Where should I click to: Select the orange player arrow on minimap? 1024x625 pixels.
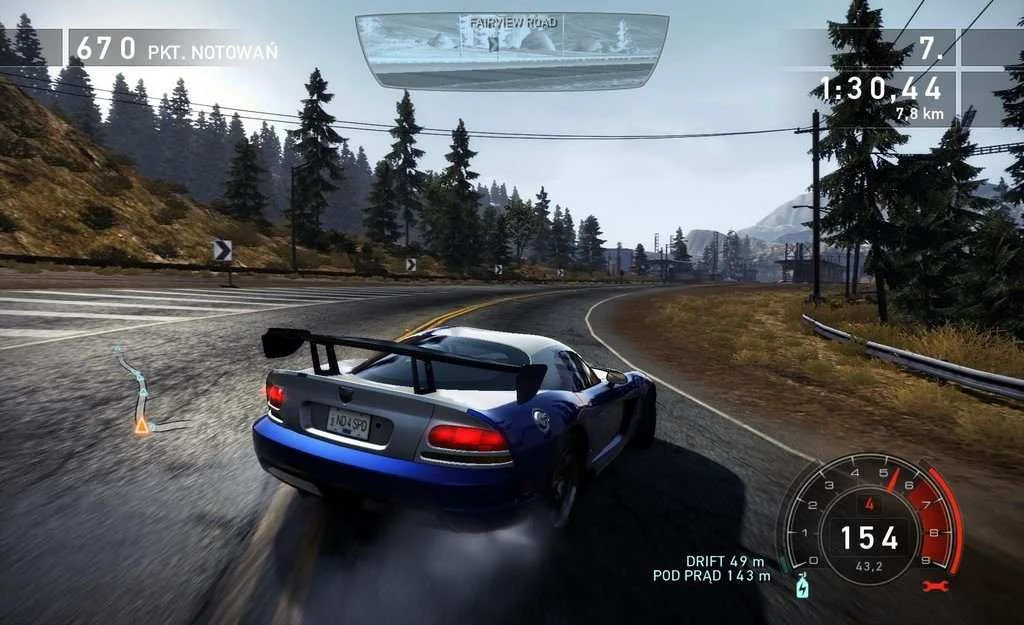click(142, 426)
